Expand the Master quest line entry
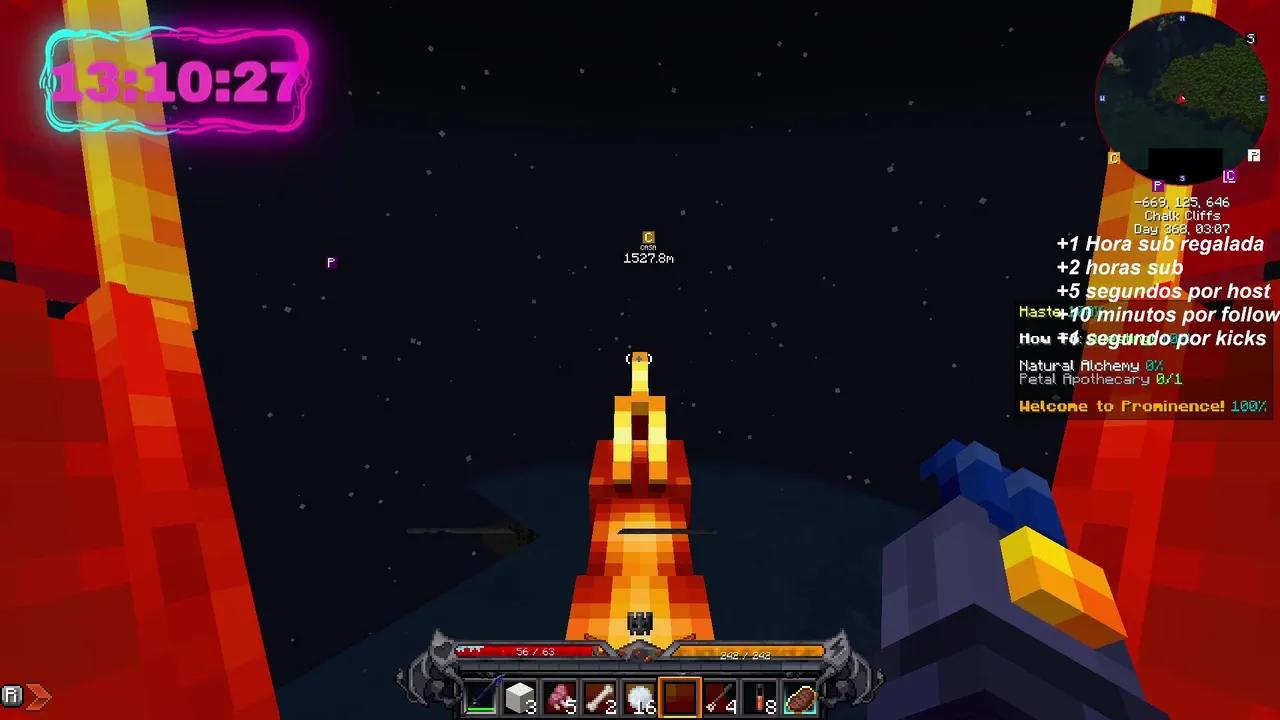The width and height of the screenshot is (1280, 720). point(1040,312)
